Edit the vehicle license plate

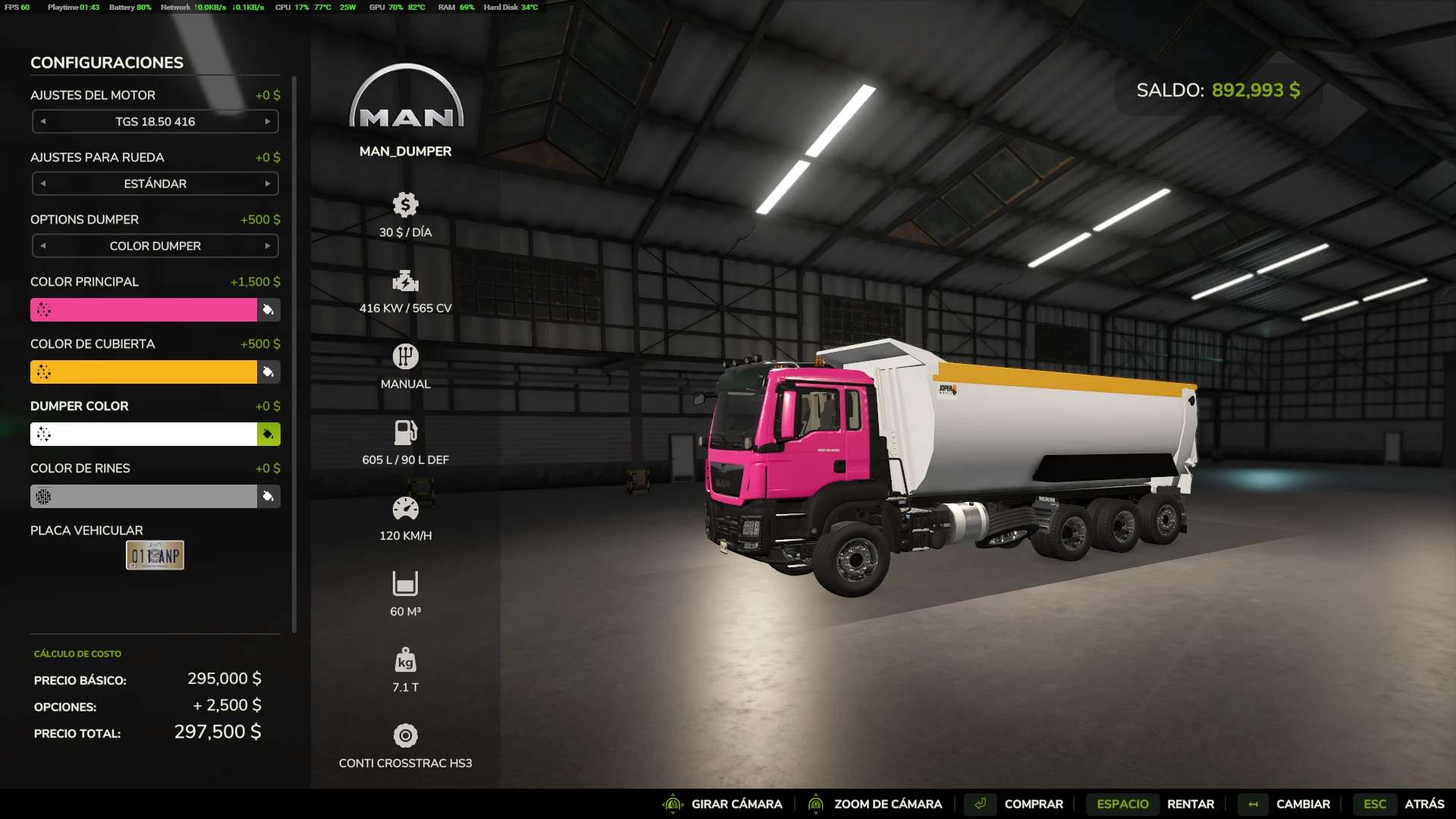[x=155, y=555]
